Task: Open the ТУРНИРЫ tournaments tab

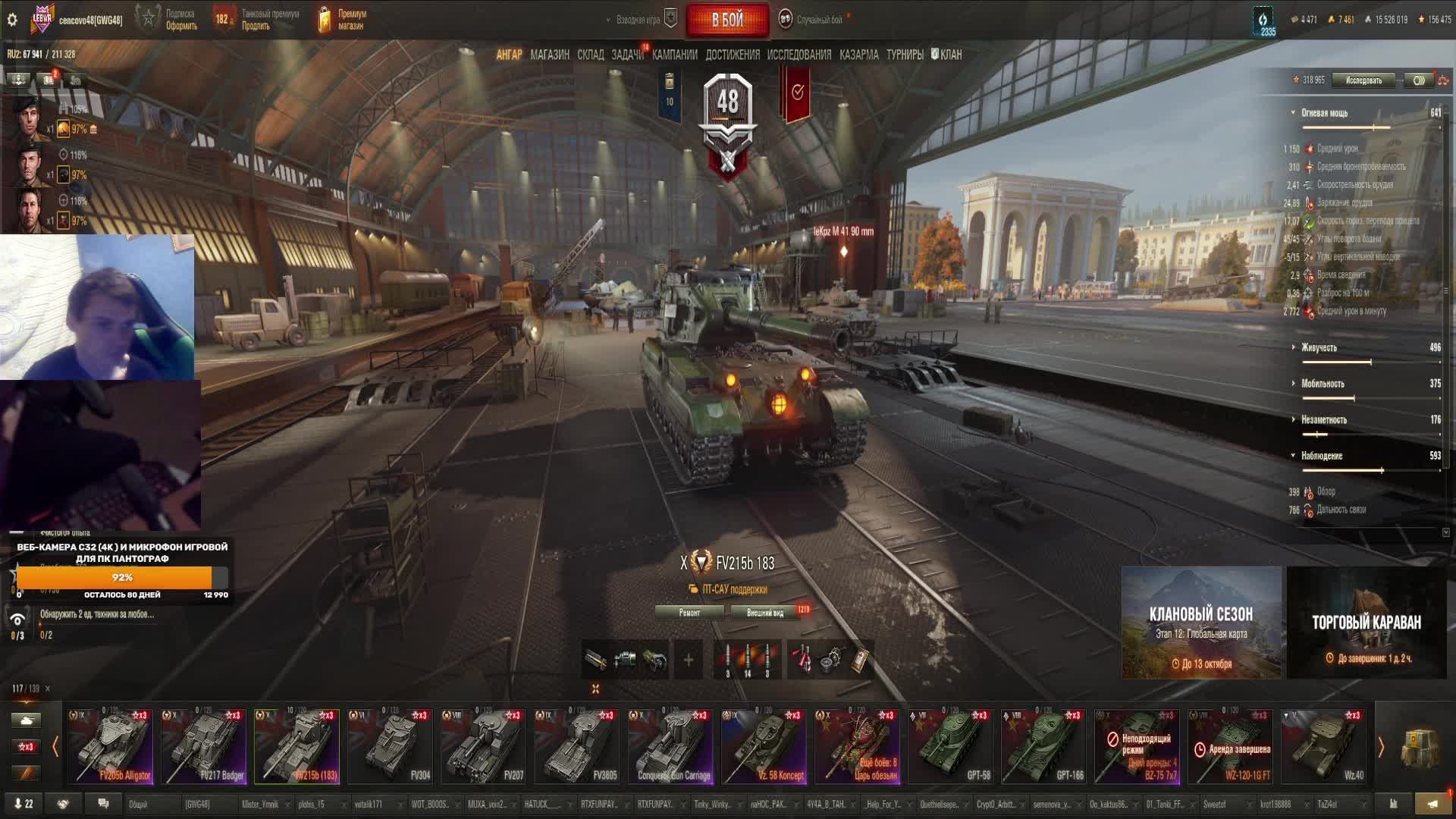Action: 905,55
